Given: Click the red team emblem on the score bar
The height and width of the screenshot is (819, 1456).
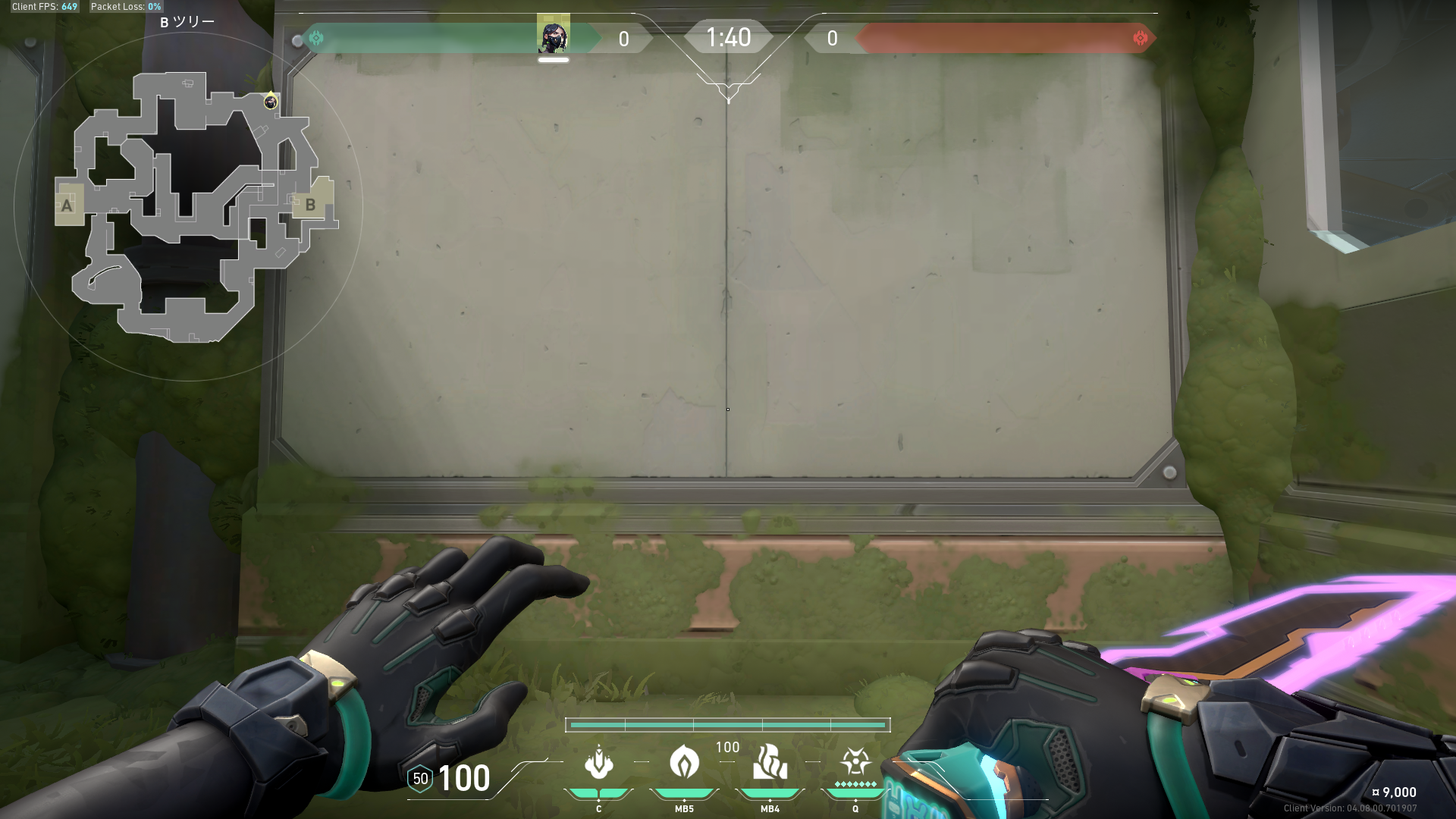Looking at the screenshot, I should pos(1140,38).
